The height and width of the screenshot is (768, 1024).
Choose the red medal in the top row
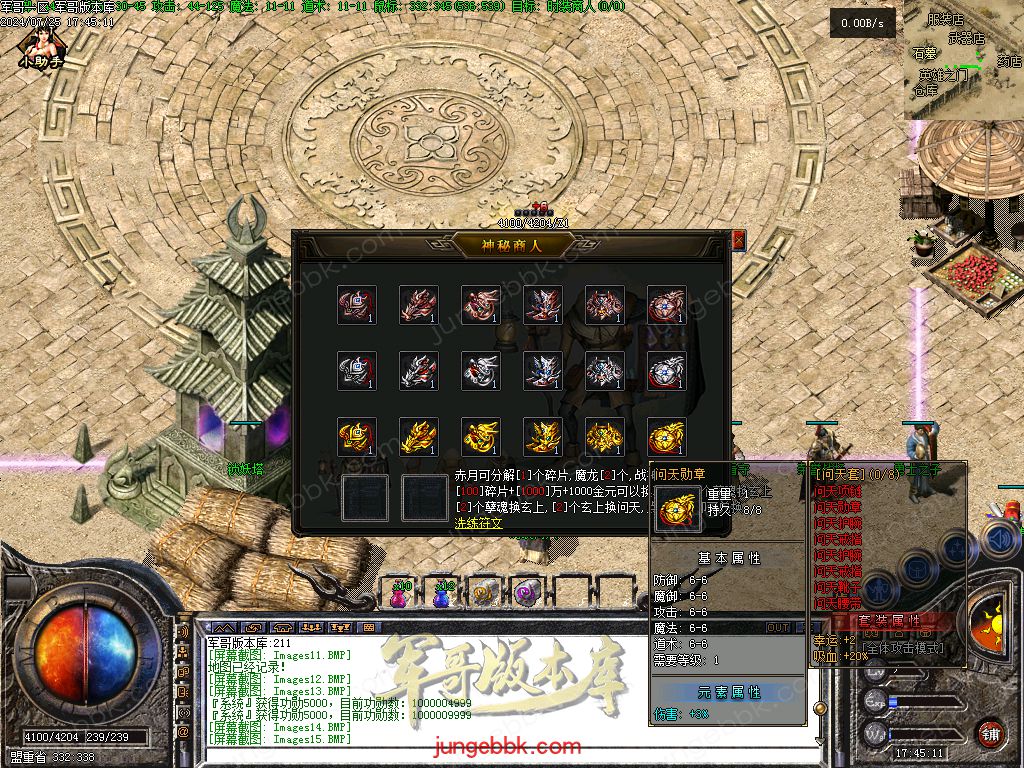[x=666, y=305]
